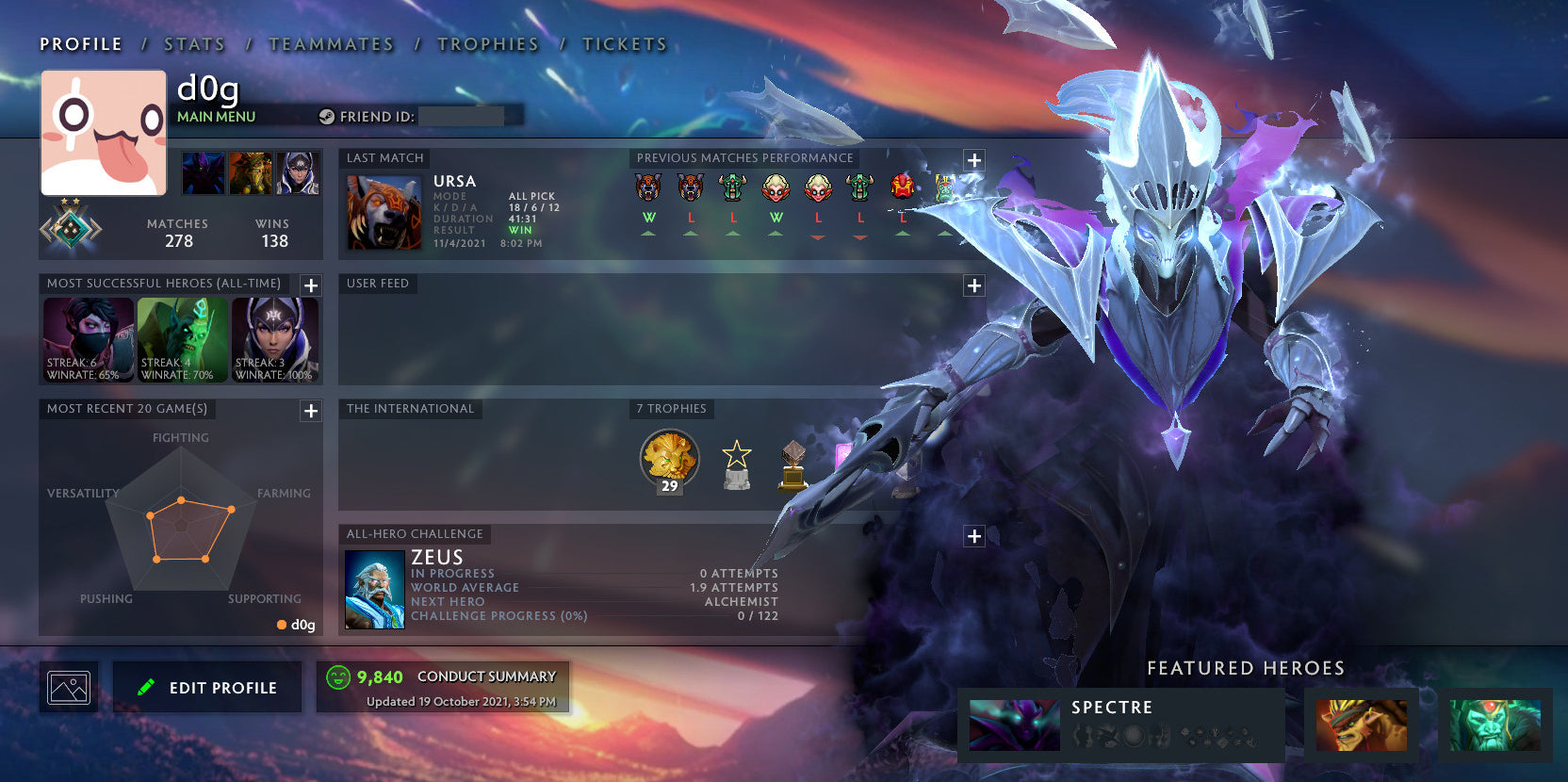Click the background artwork icon in bottom-left corner
The height and width of the screenshot is (782, 1568).
tap(68, 686)
